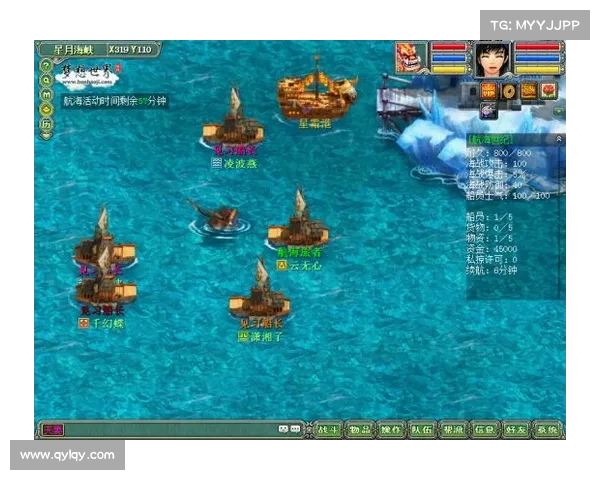The height and width of the screenshot is (480, 600).
Task: Open the 历 calendar icon
Action: 46,123
